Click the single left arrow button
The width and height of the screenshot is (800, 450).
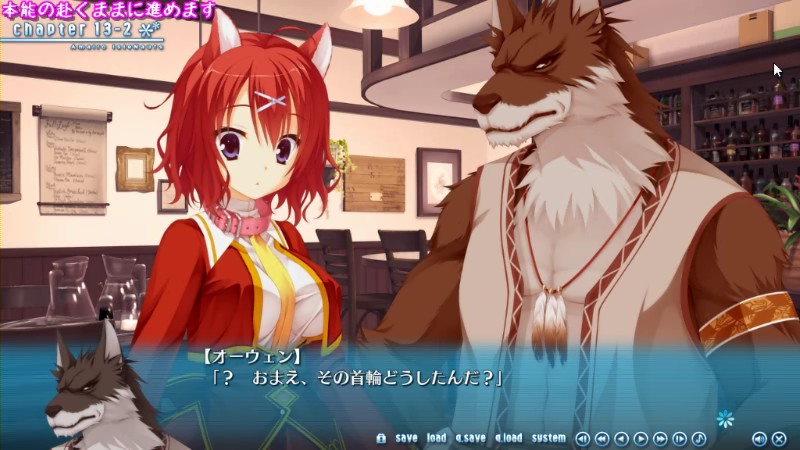pos(621,438)
